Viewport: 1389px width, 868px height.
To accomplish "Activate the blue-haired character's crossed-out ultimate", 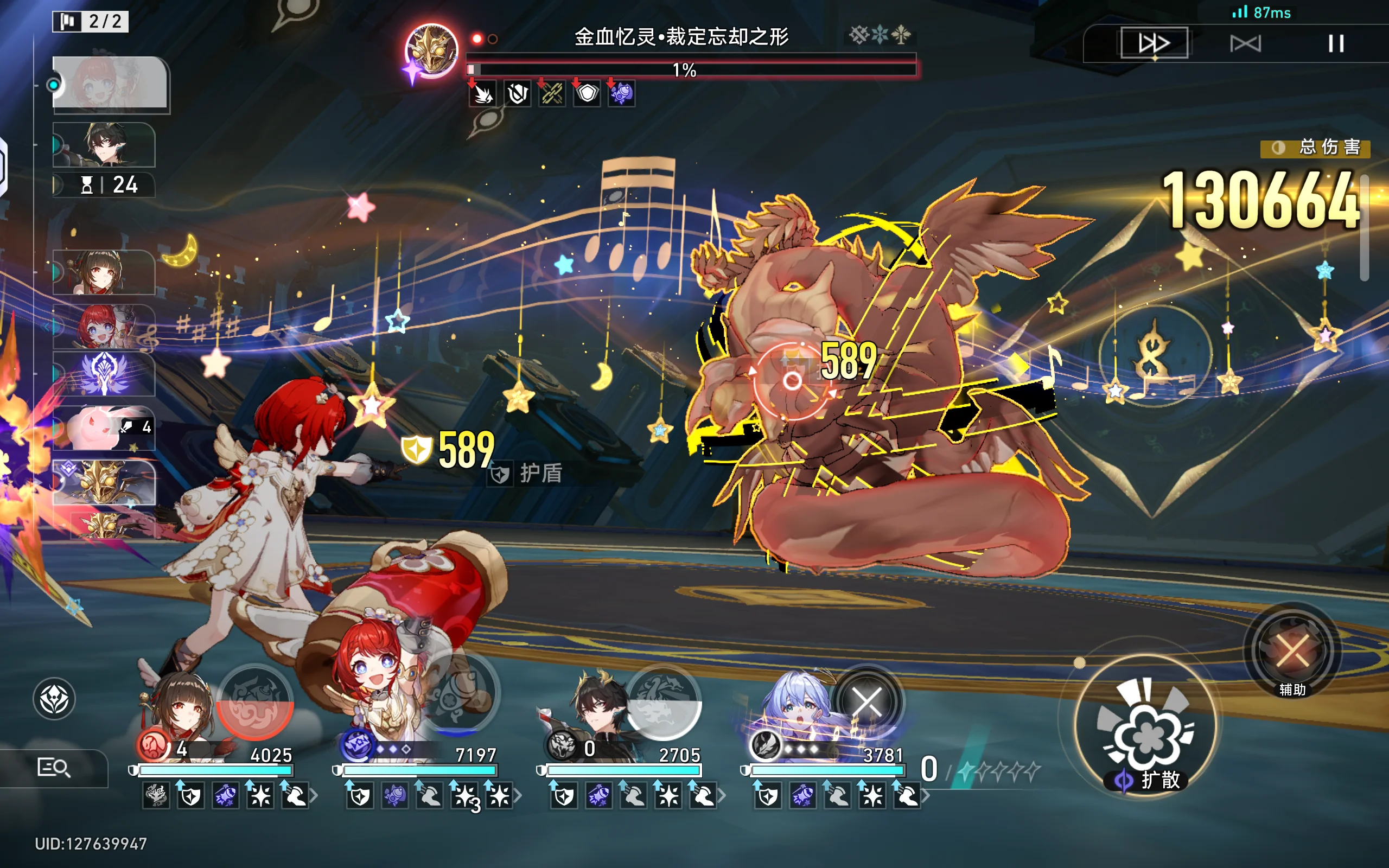I will pyautogui.click(x=866, y=701).
